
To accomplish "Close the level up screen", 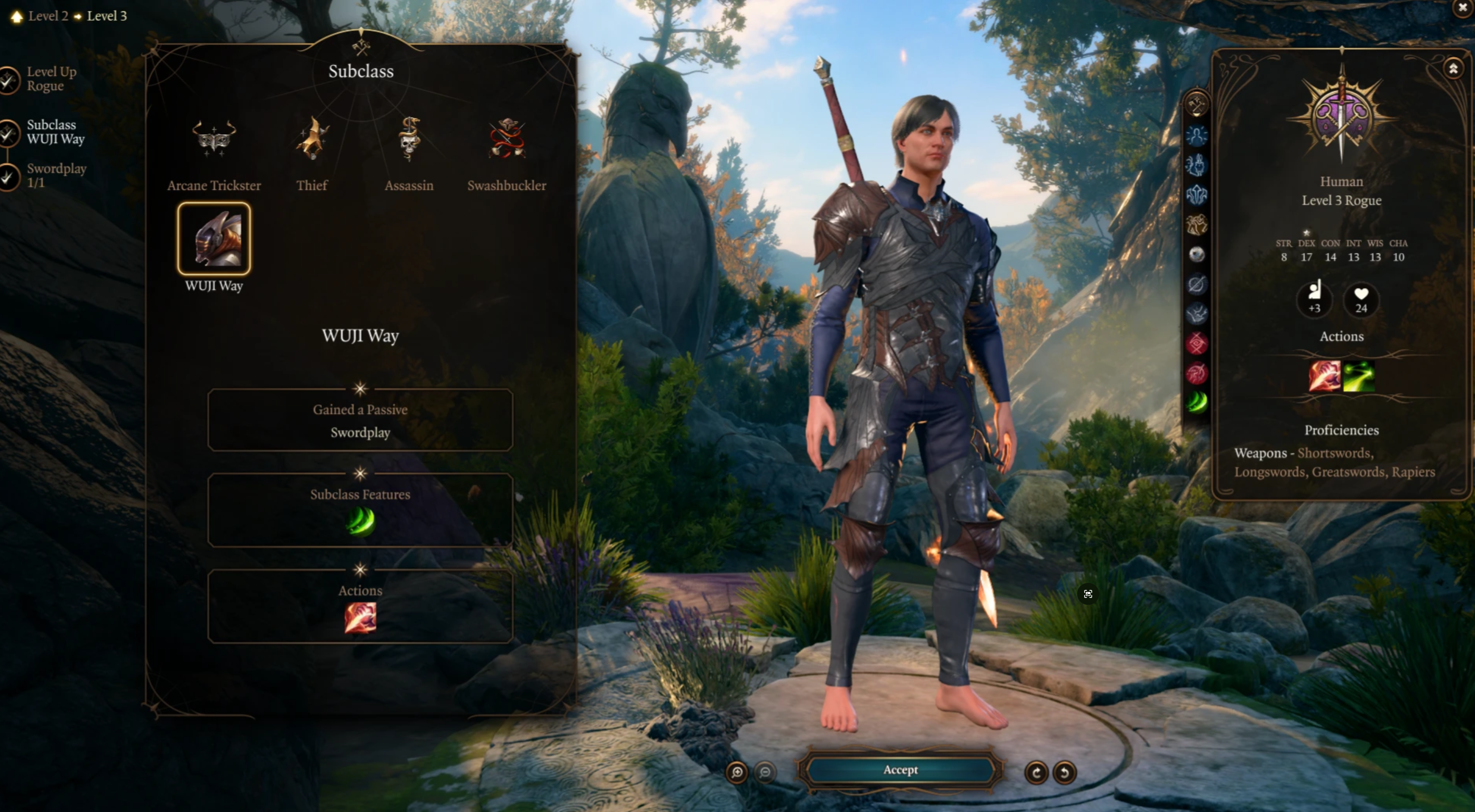I will click(x=1463, y=8).
